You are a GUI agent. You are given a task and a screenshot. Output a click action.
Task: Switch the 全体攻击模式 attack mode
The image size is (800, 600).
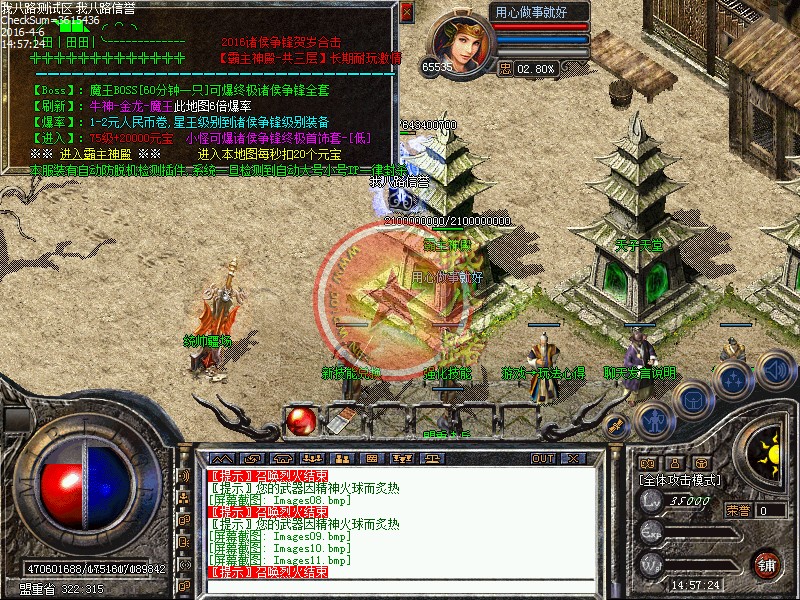coord(678,480)
